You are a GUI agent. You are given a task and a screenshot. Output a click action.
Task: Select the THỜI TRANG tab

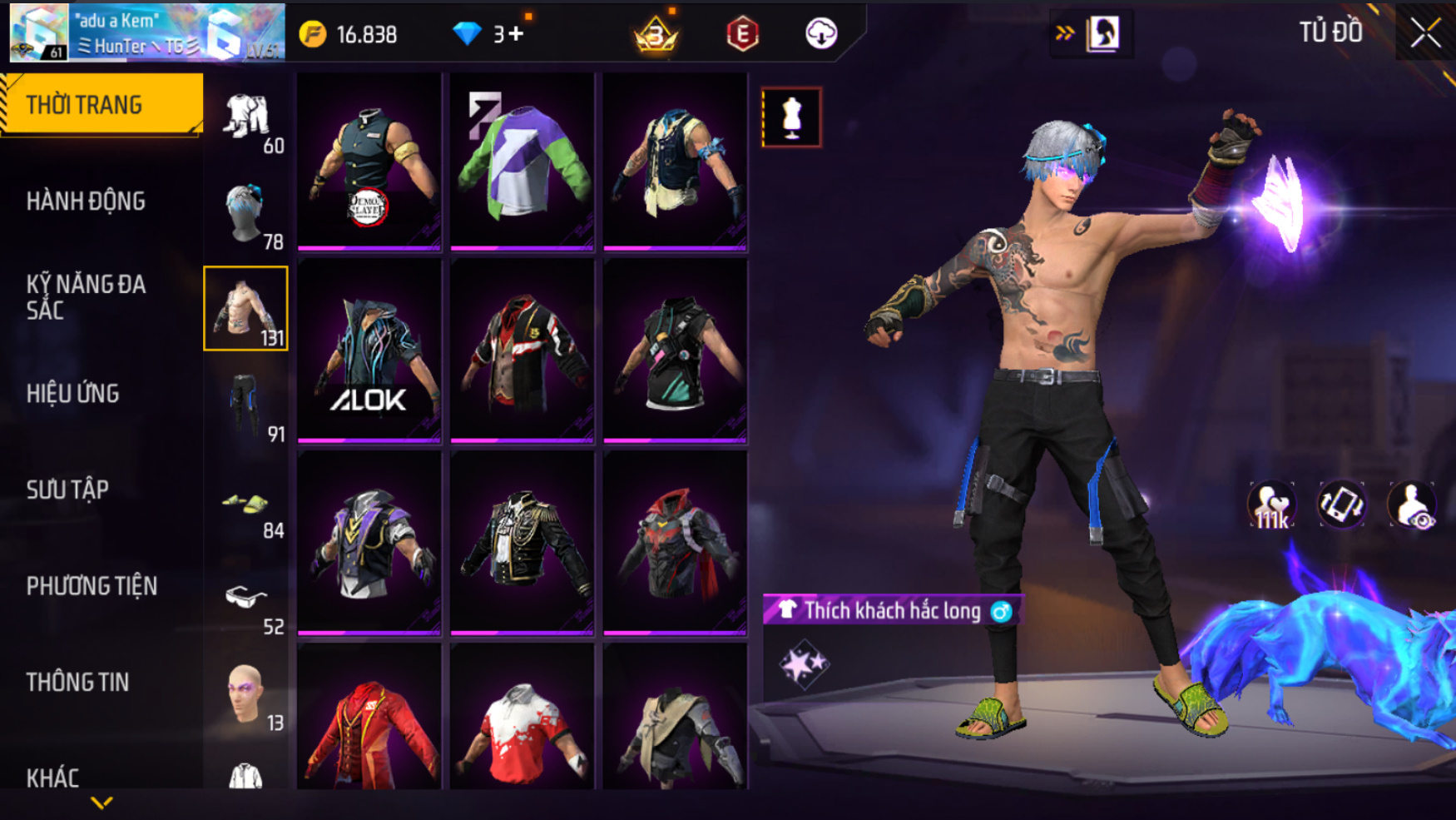[x=102, y=105]
